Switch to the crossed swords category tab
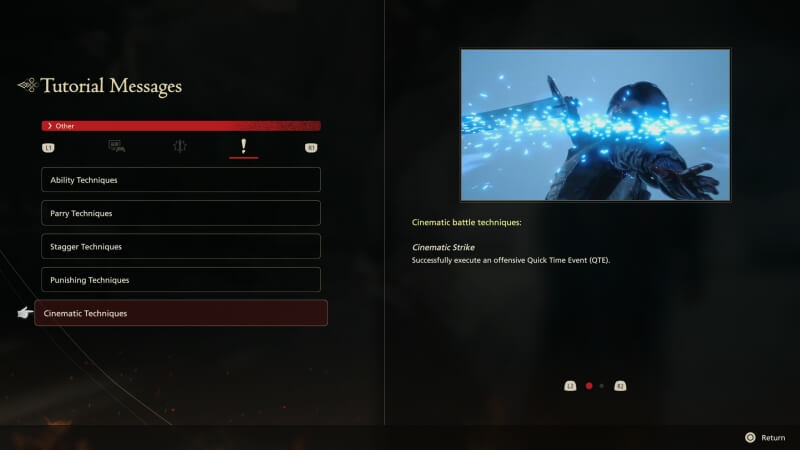 [x=180, y=147]
